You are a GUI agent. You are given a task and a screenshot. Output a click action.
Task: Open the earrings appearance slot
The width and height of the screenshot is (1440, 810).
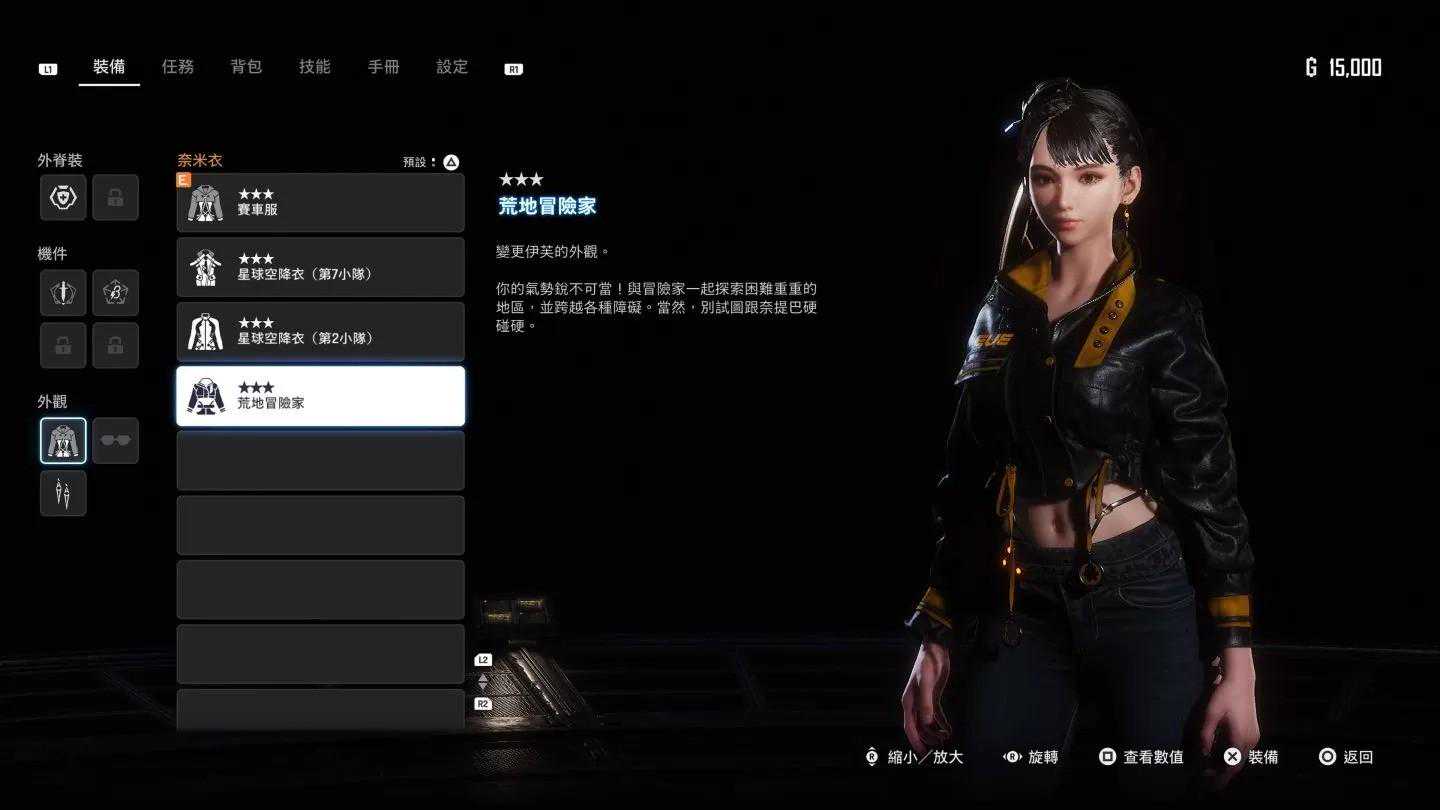click(x=63, y=493)
